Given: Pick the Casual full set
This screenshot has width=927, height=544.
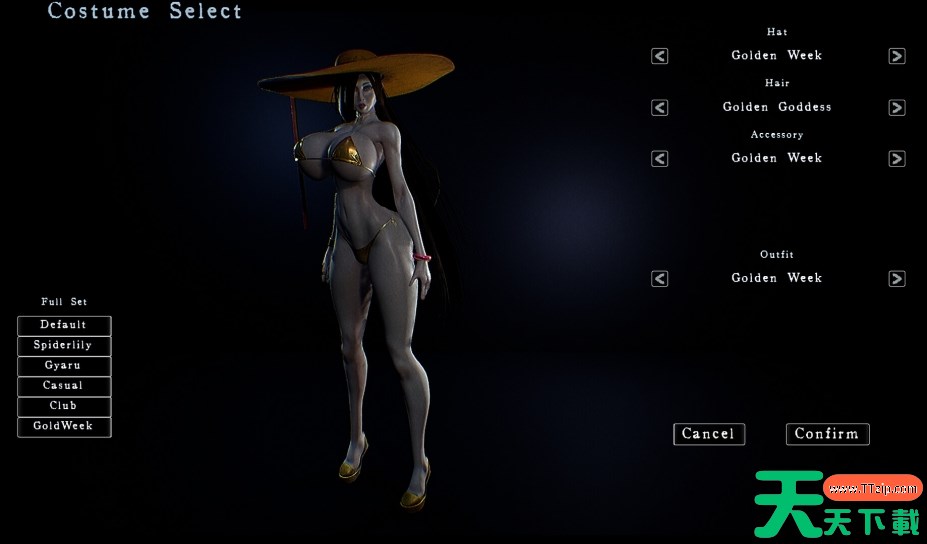Looking at the screenshot, I should [x=64, y=386].
